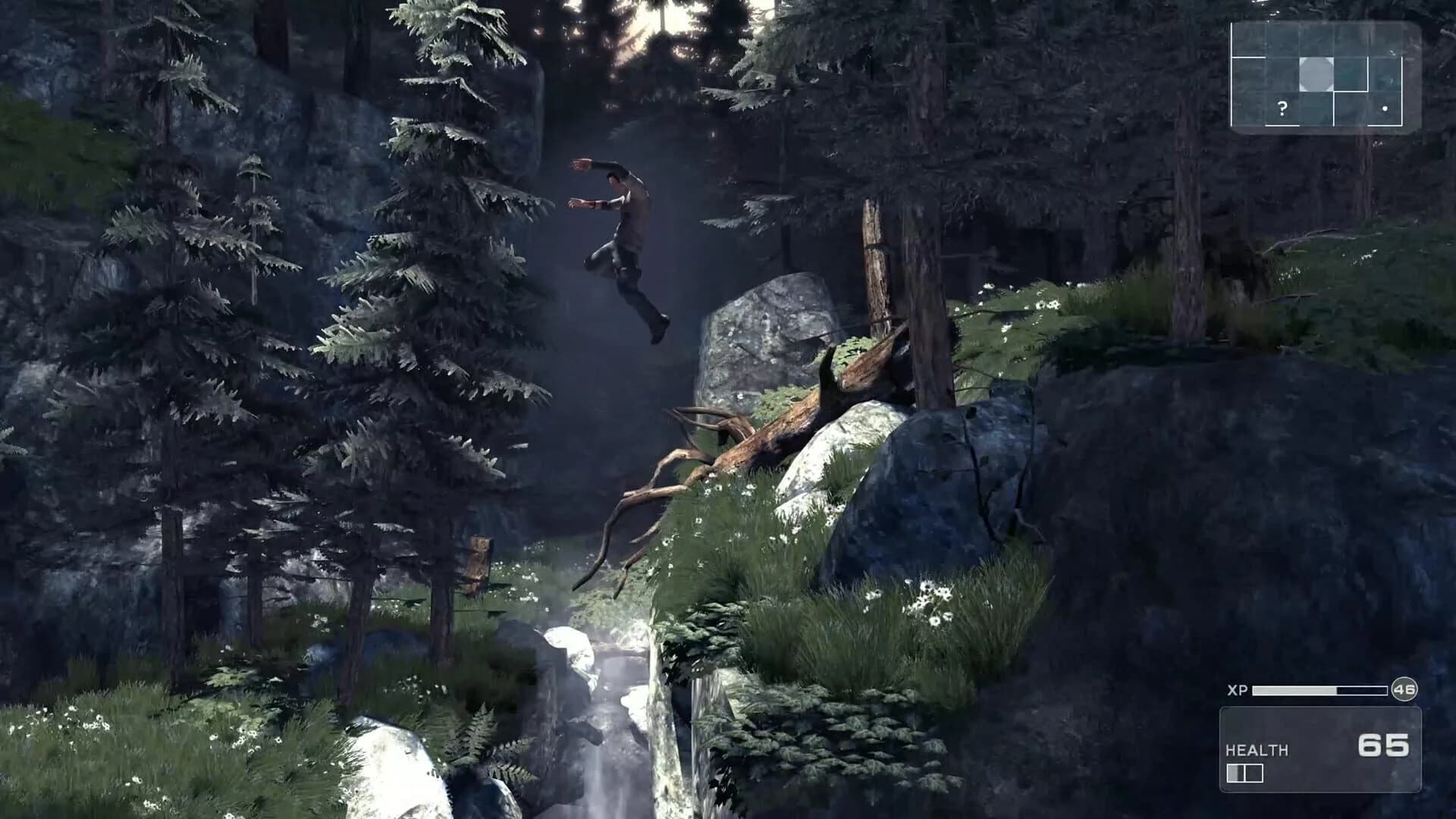Click the level badge showing 46
The height and width of the screenshot is (819, 1456).
tap(1404, 689)
